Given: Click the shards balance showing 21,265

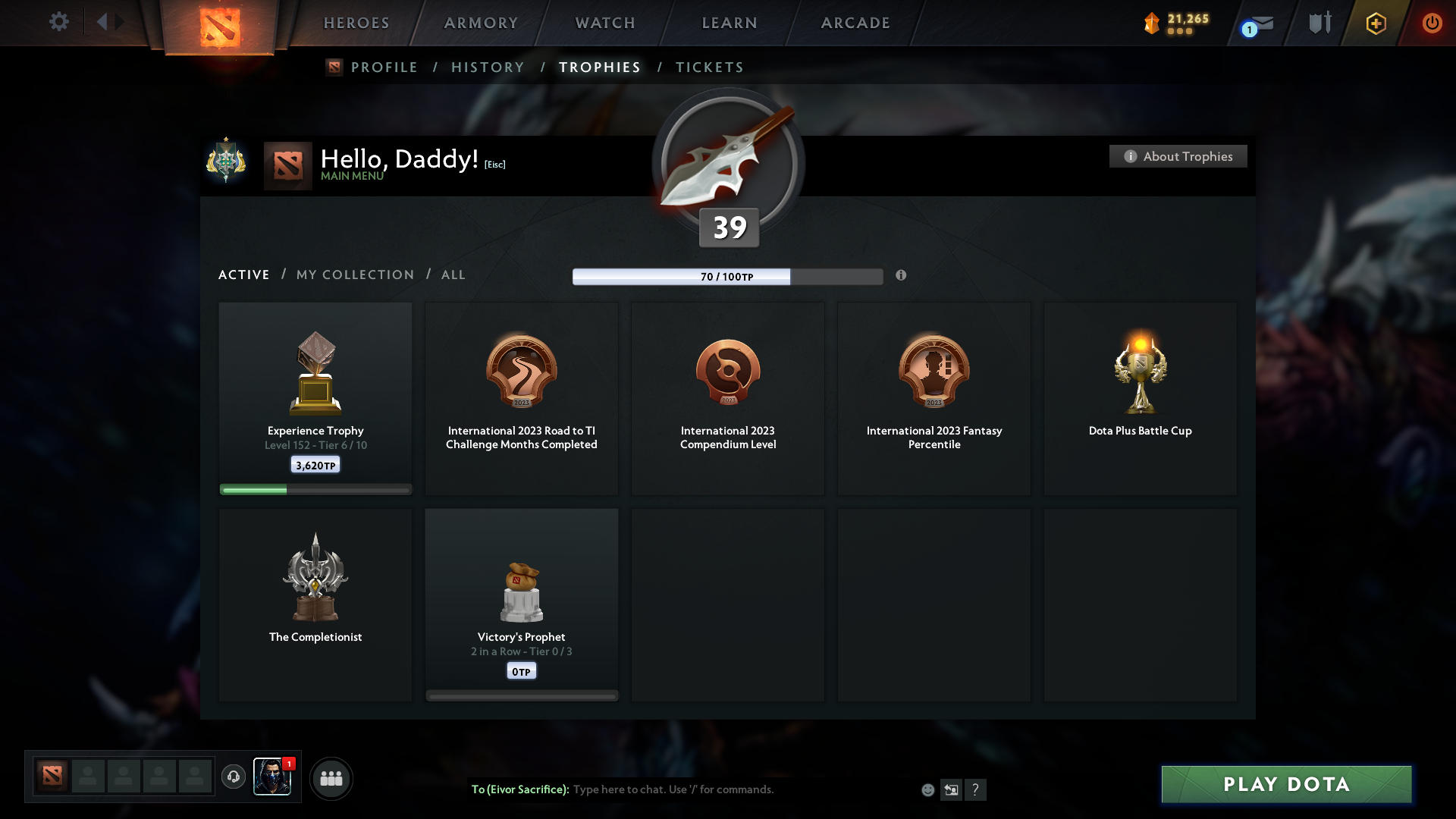Looking at the screenshot, I should pos(1173,23).
